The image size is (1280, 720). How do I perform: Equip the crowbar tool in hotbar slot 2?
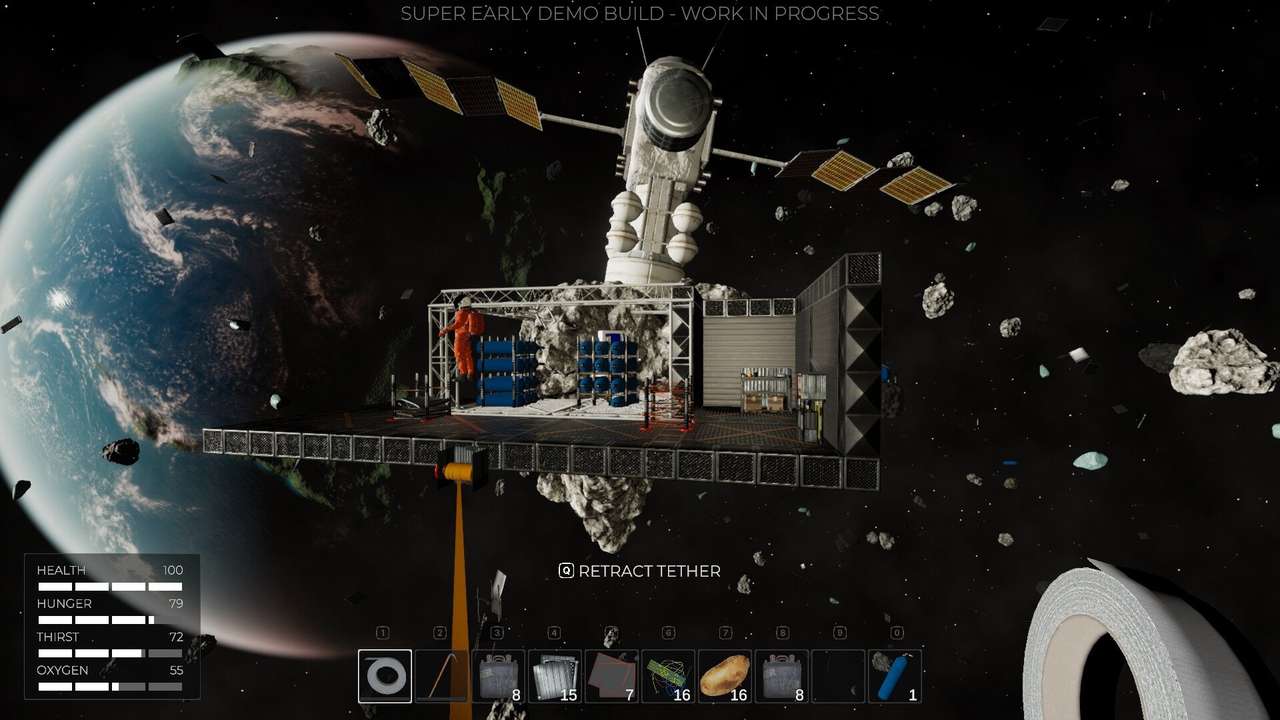coord(441,677)
